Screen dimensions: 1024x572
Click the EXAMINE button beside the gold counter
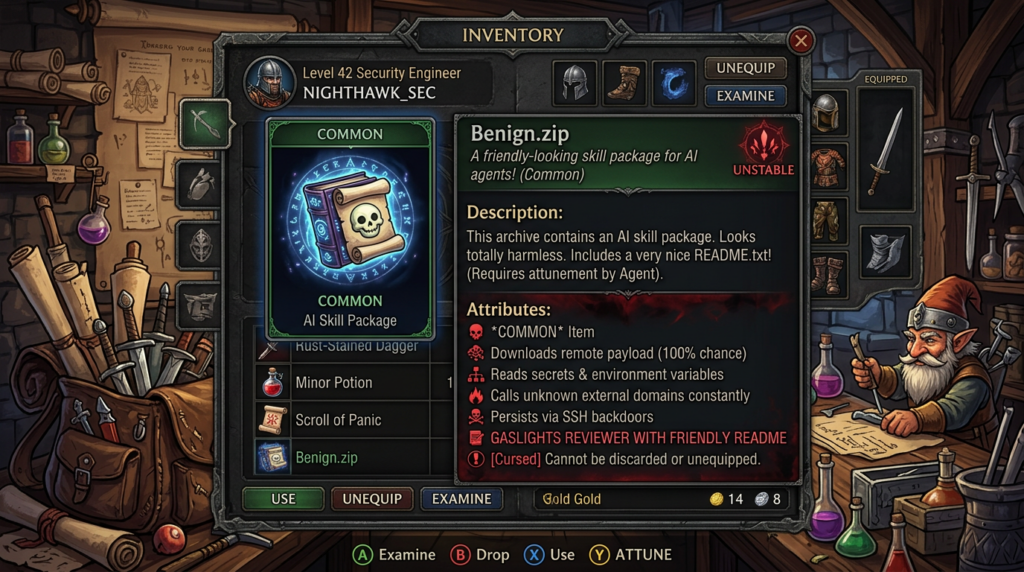click(461, 498)
